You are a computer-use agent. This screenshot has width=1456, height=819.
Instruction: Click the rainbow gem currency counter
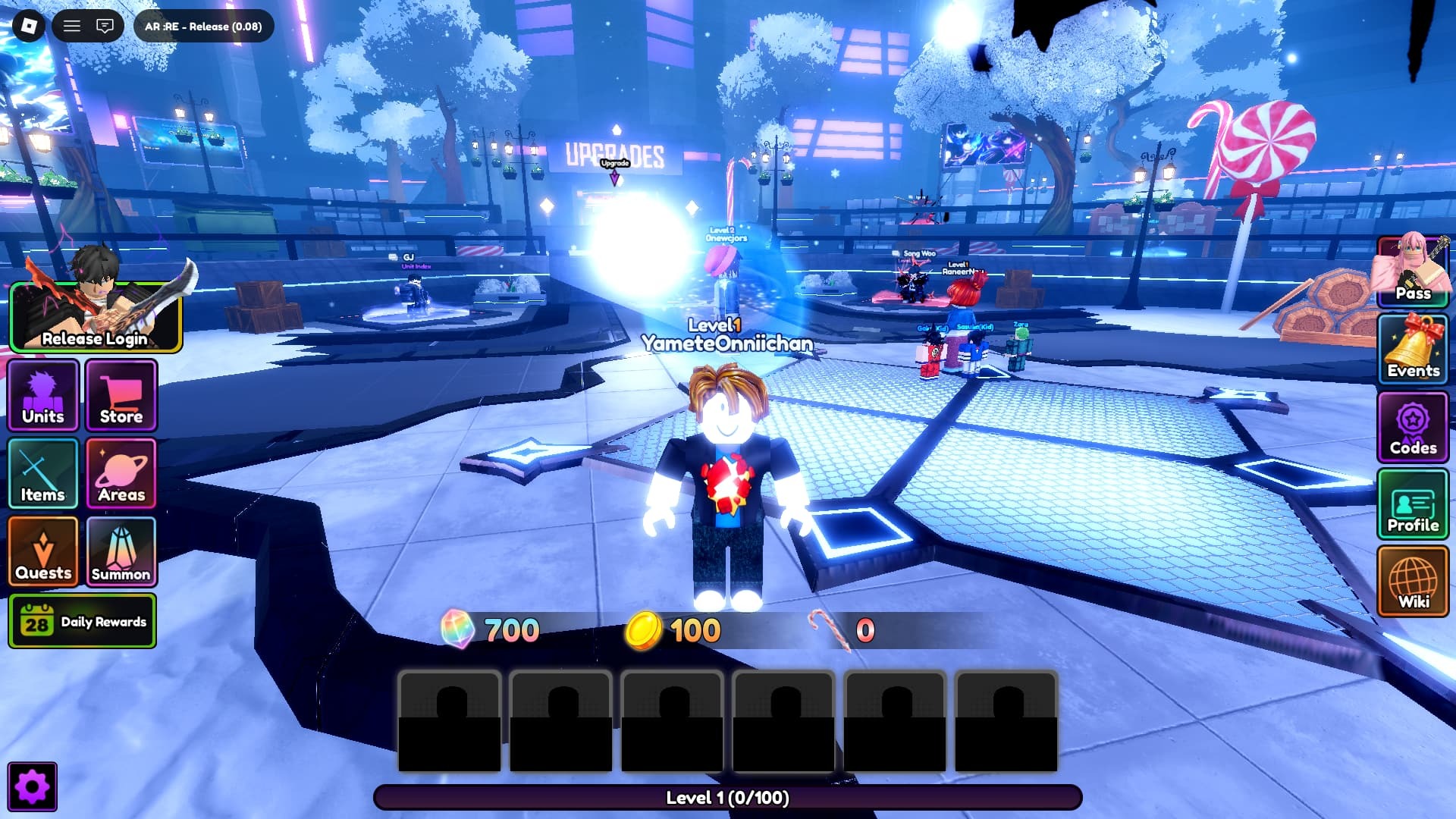point(491,628)
